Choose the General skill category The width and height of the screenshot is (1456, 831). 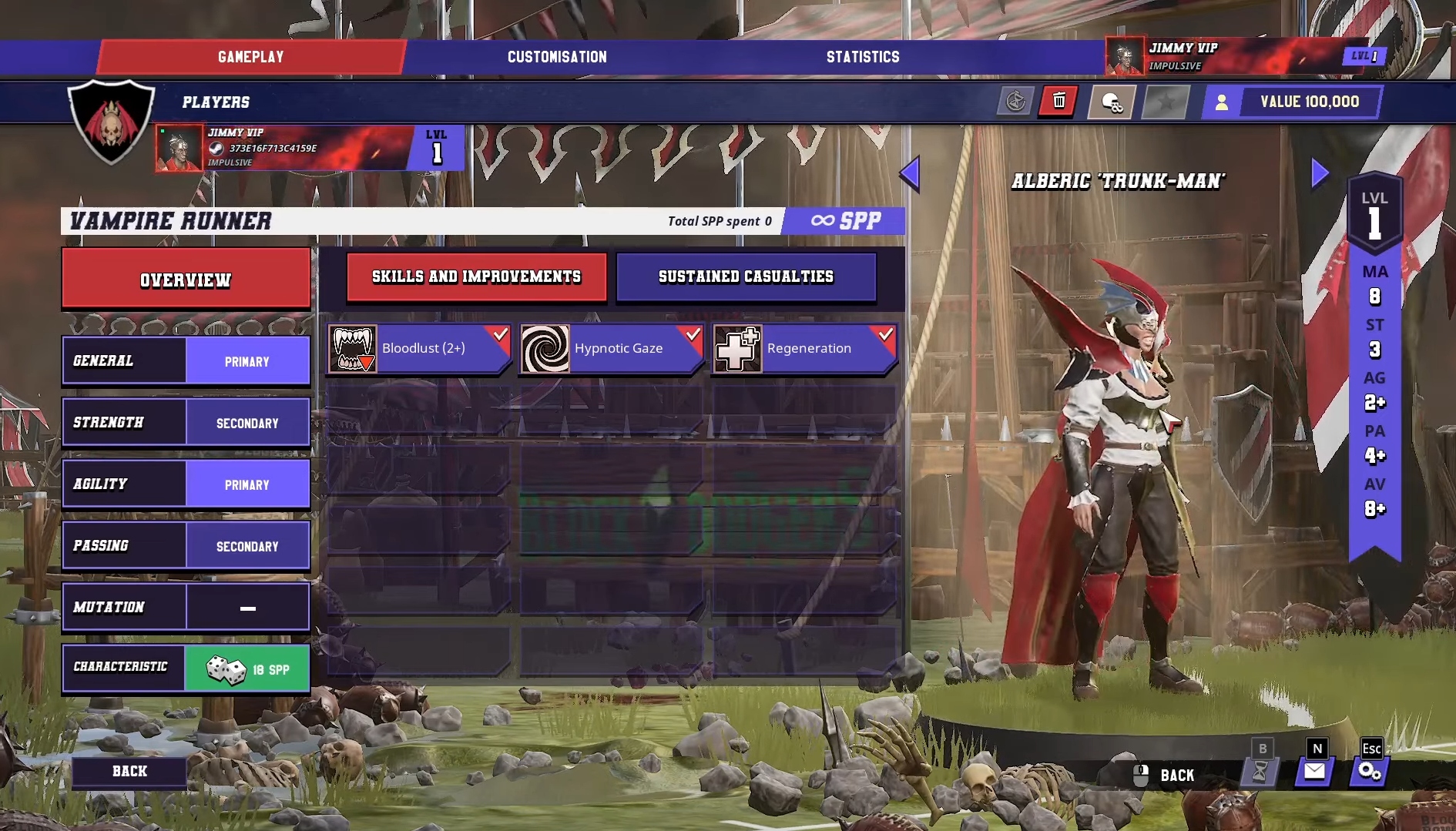(186, 360)
